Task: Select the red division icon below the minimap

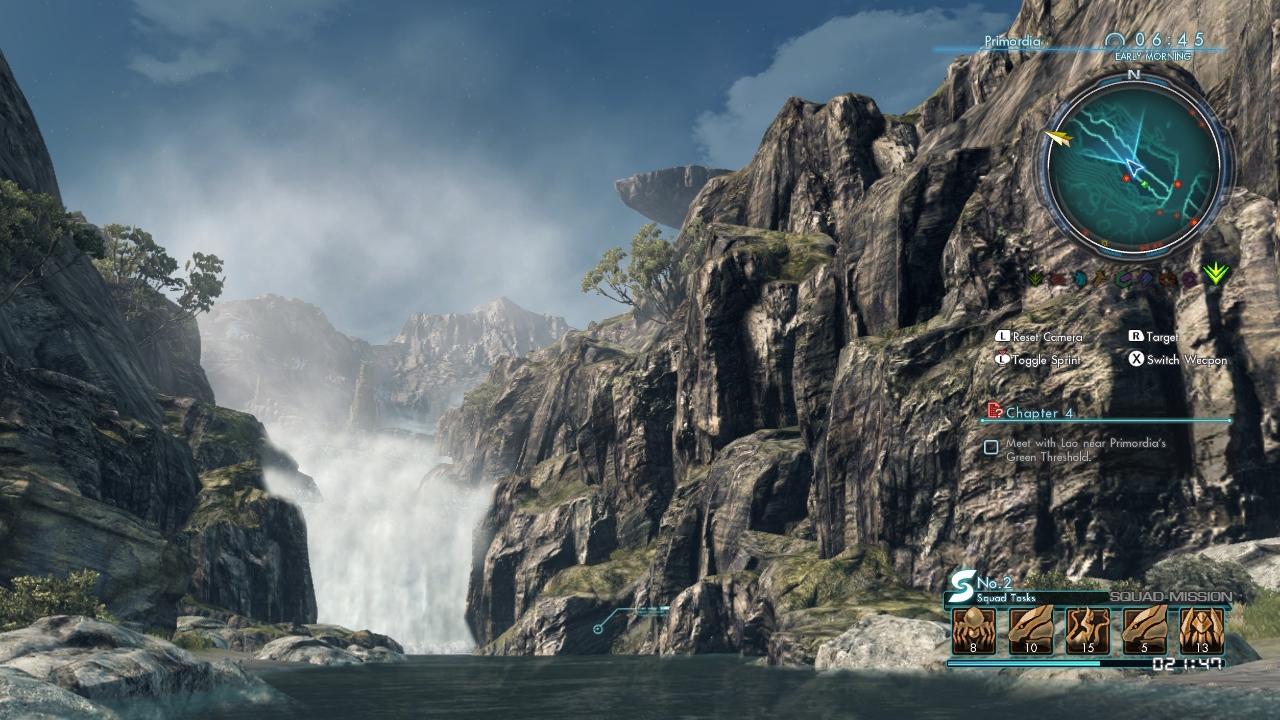Action: 1058,279
